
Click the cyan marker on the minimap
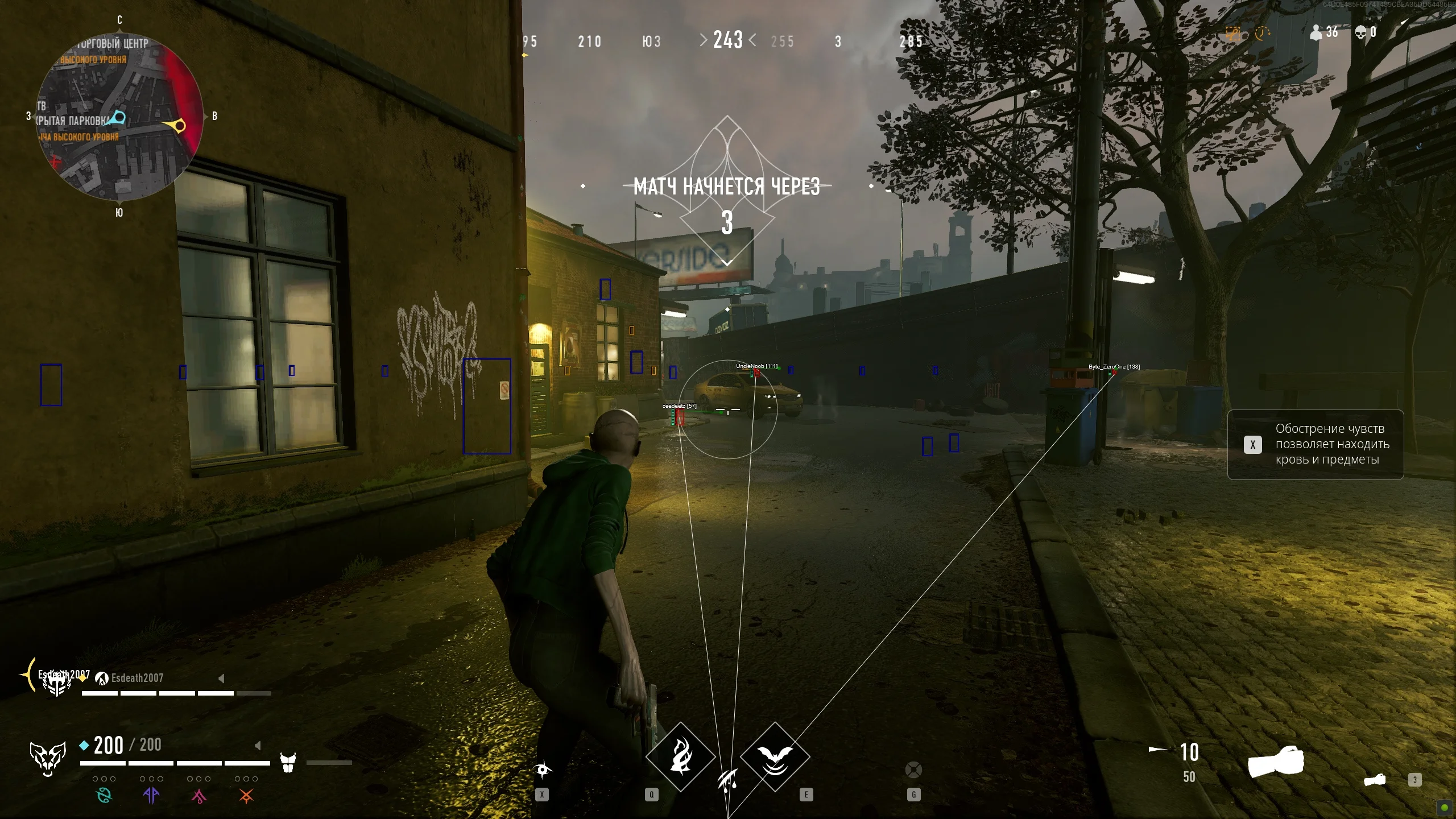[x=119, y=117]
